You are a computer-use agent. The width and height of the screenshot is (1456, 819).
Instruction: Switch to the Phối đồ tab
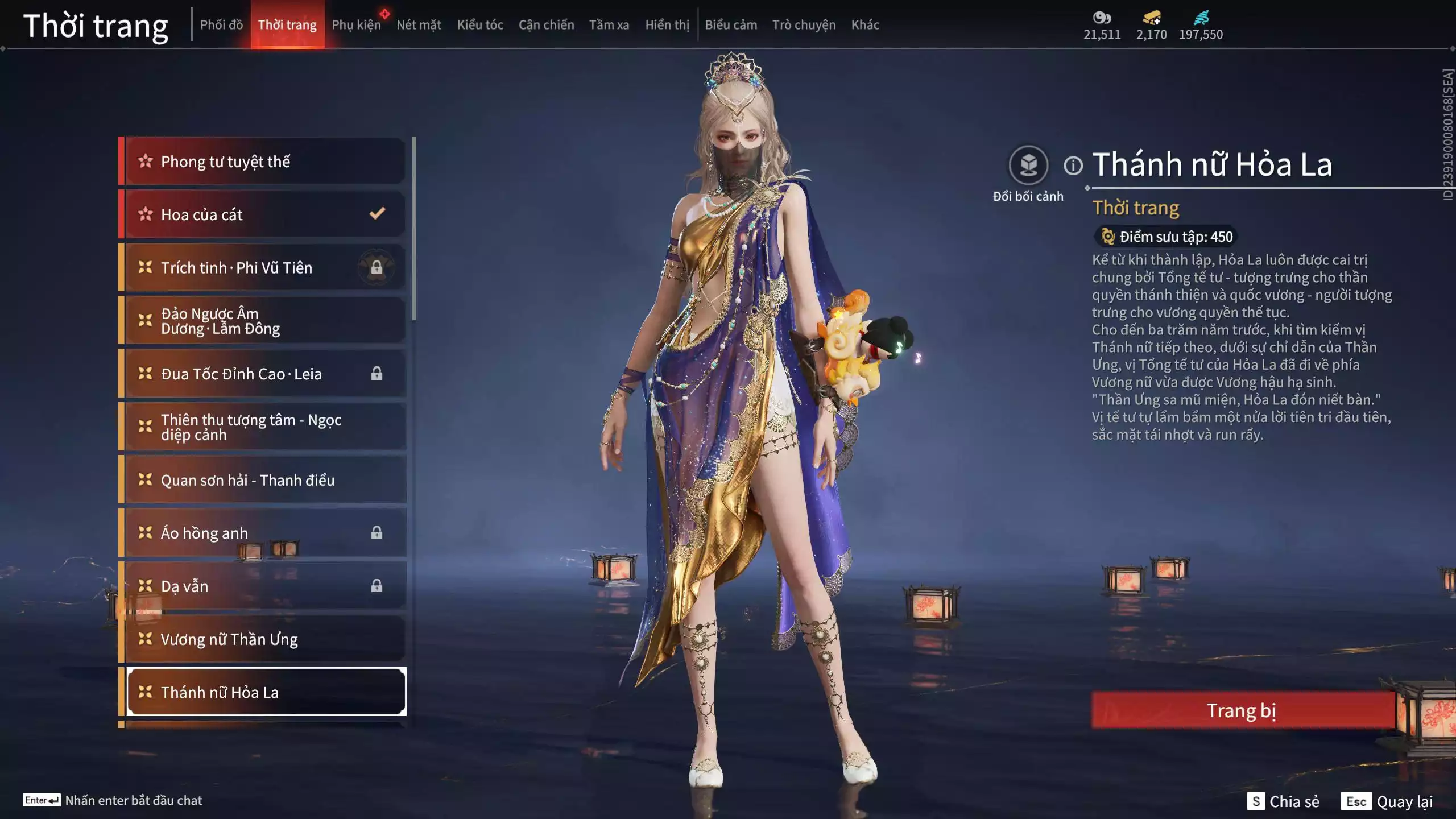point(221,25)
